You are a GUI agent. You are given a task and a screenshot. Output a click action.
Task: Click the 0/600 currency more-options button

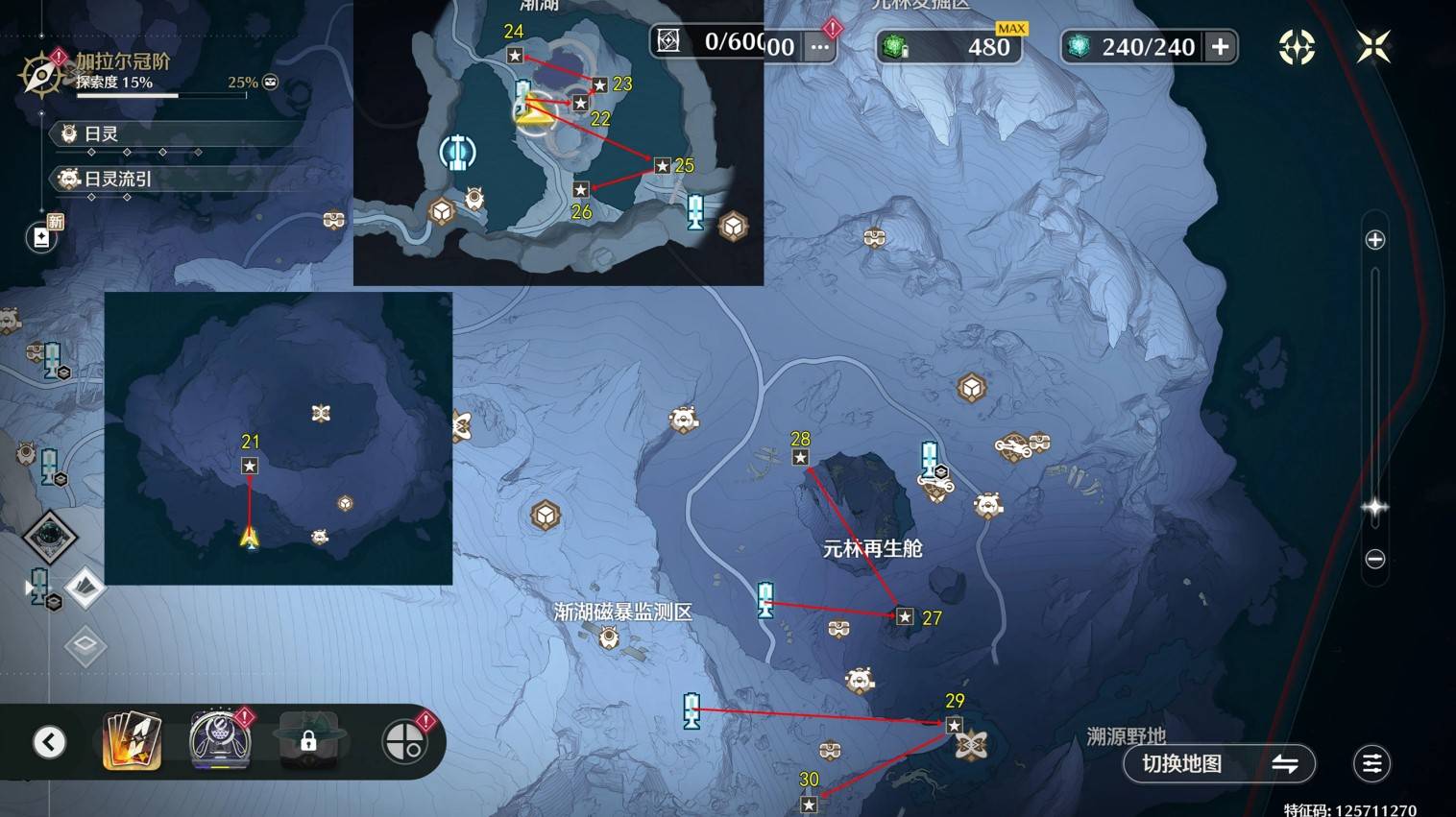pos(819,47)
